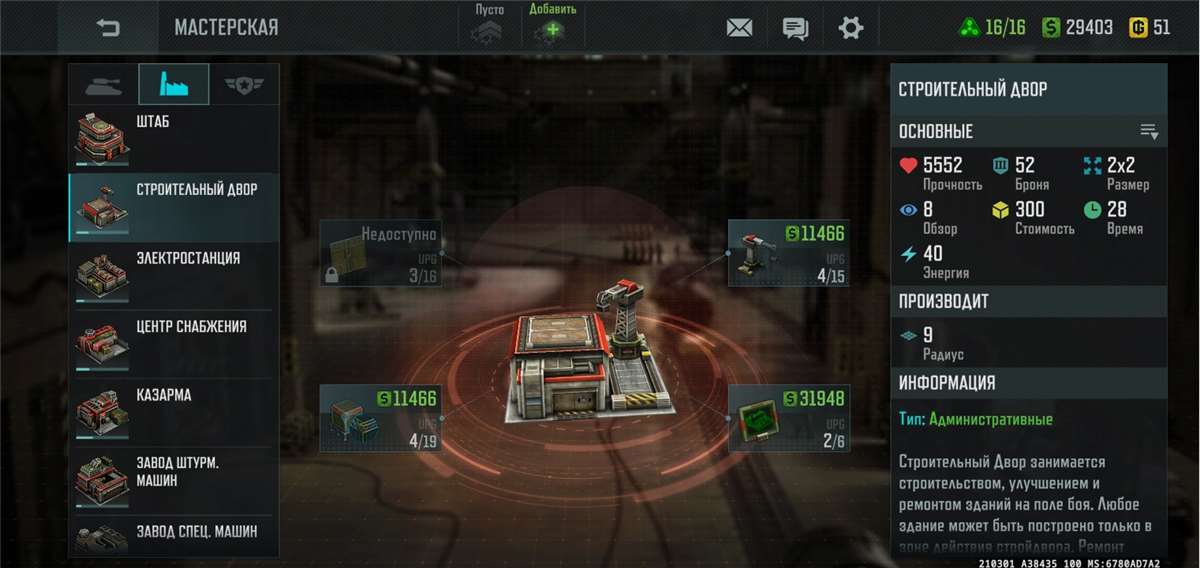Image resolution: width=1200 pixels, height=568 pixels.
Task: Select Штаб in the building list
Action: 173,138
